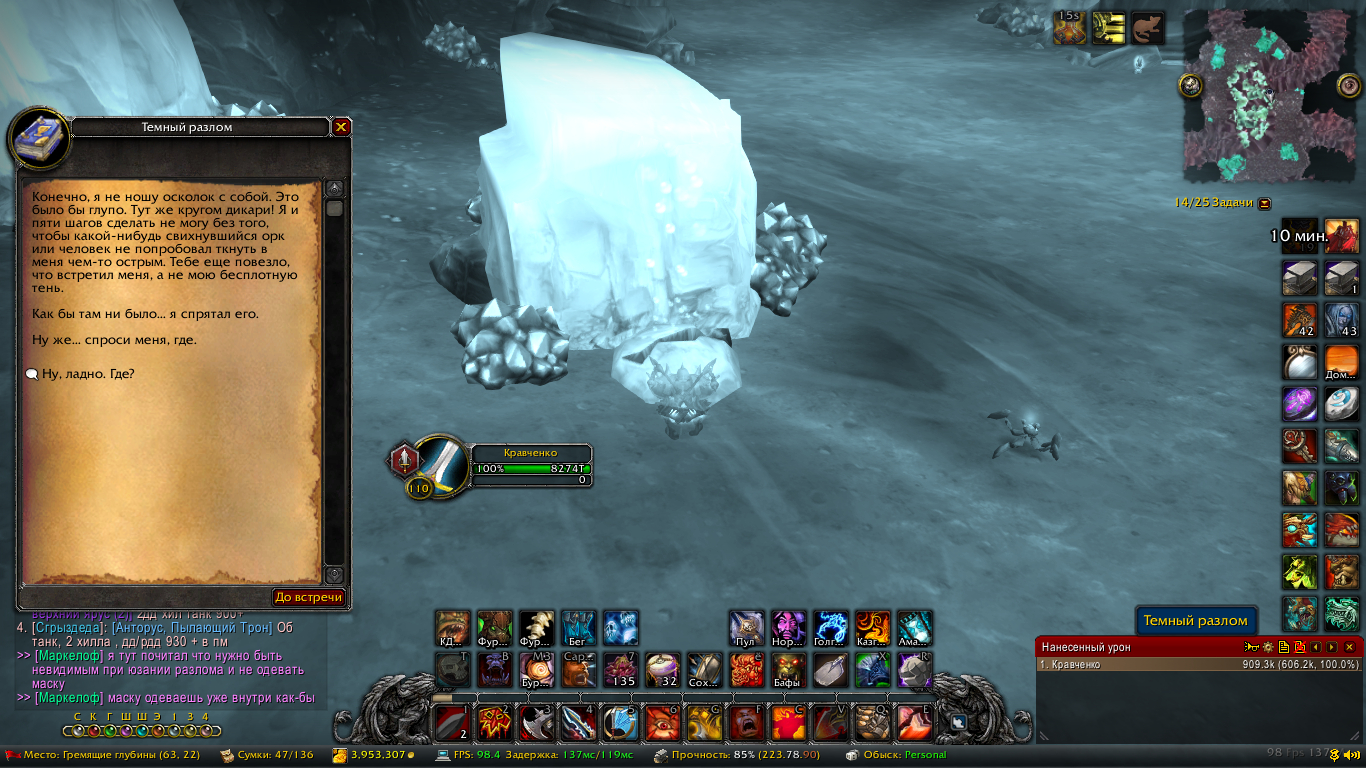This screenshot has height=768, width=1366.
Task: Click the "До встречи" goodbye button
Action: [309, 597]
